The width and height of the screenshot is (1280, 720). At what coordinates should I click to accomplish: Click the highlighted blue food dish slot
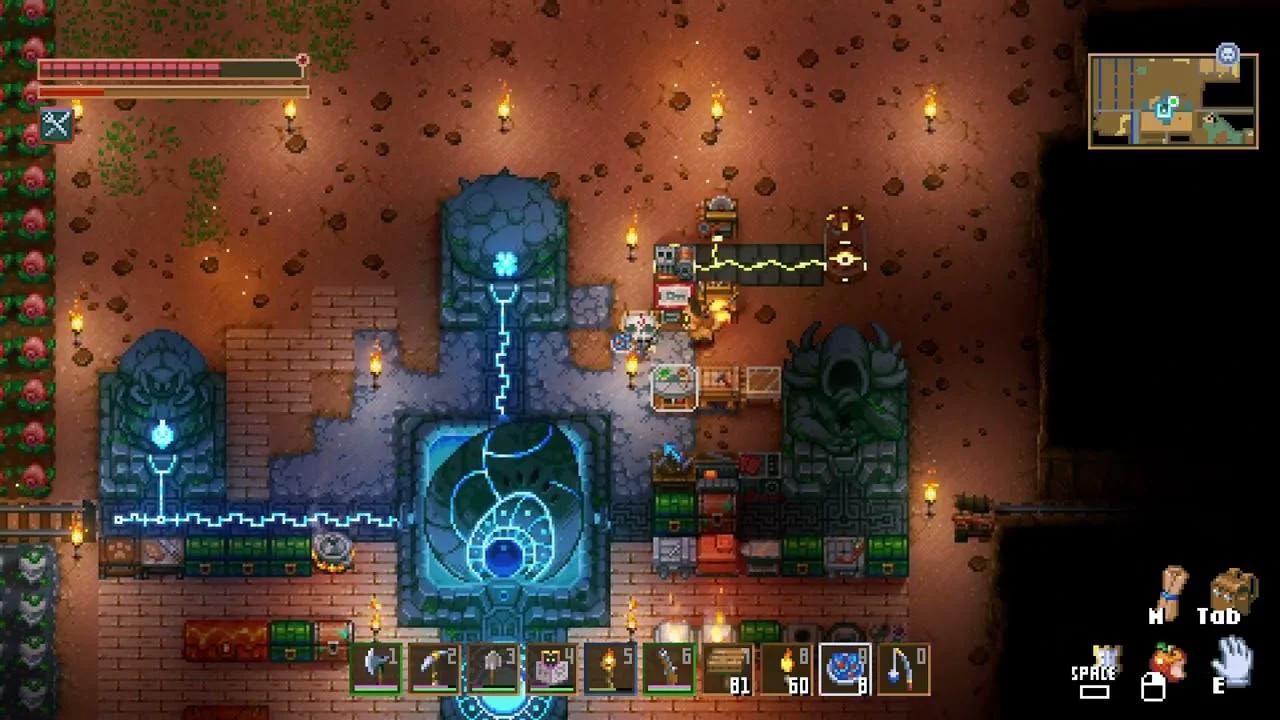coord(845,669)
